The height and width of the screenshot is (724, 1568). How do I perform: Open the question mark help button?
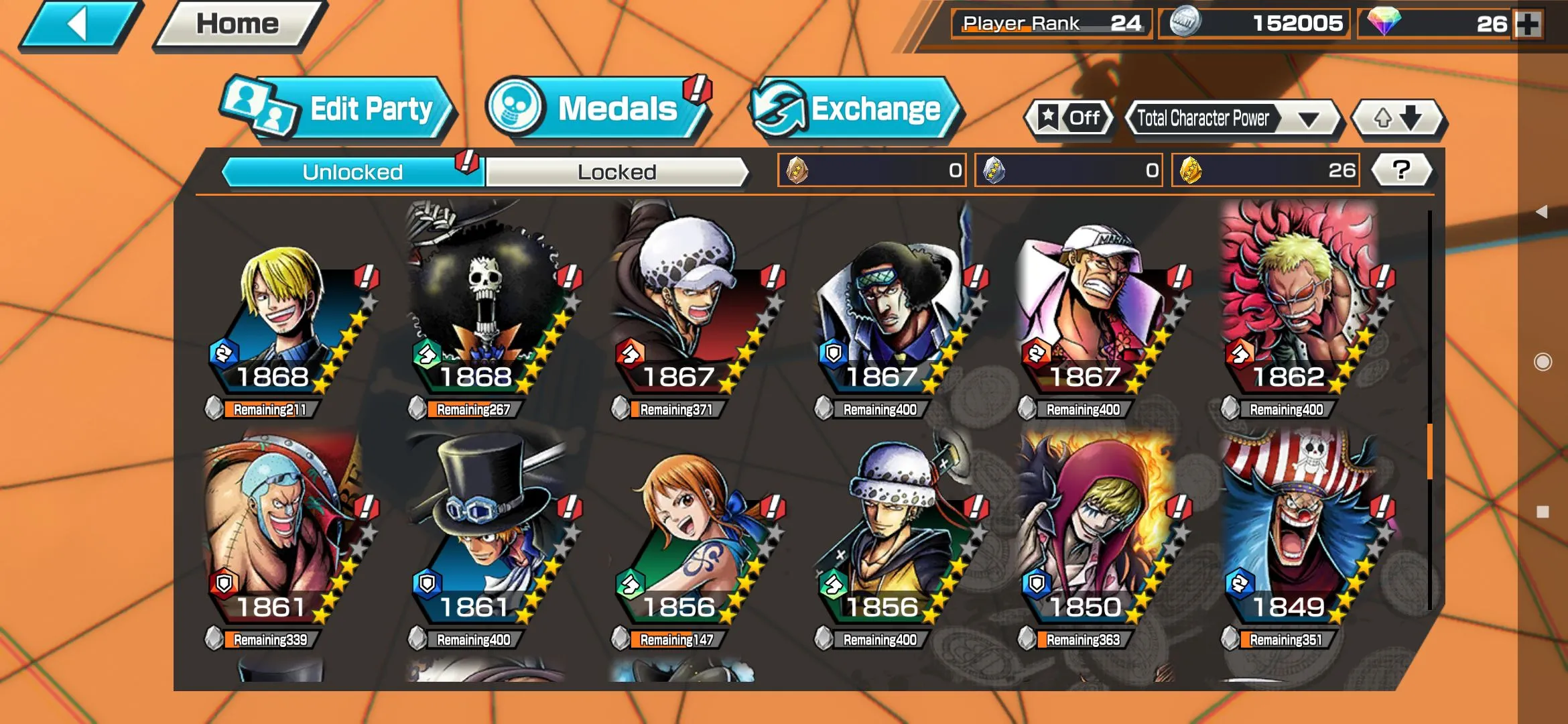[1400, 170]
